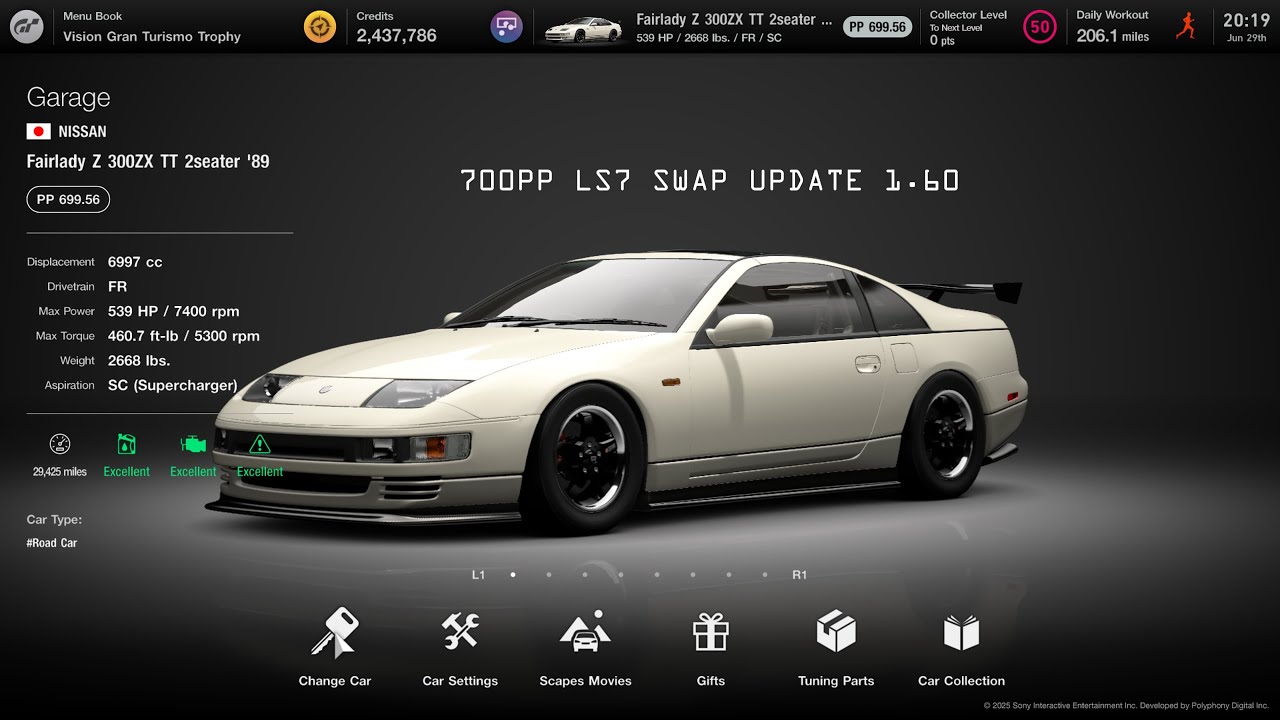The image size is (1280, 720).
Task: Open the roulette ticket icon
Action: click(506, 26)
